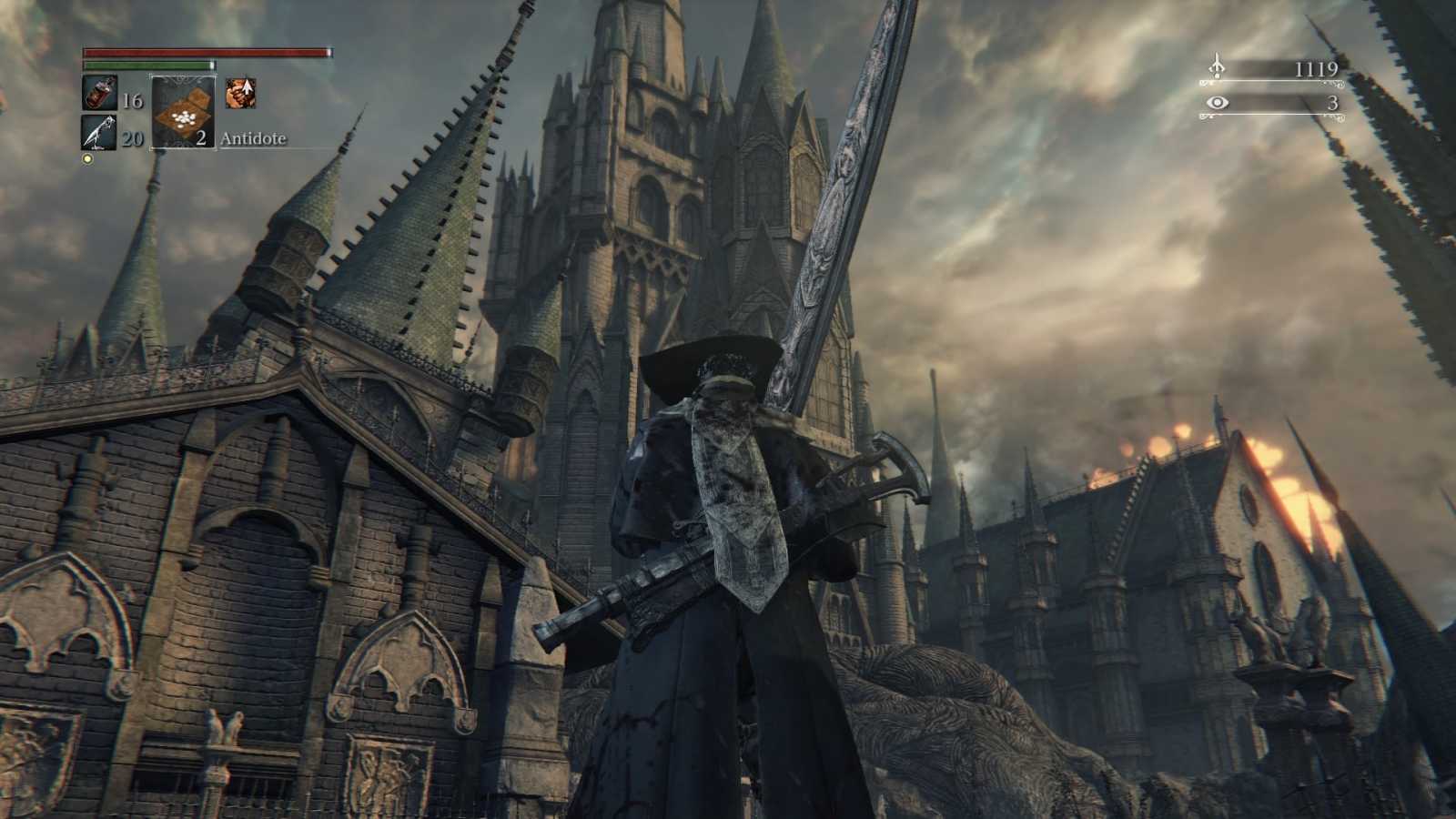This screenshot has width=1456, height=819.
Task: Click the Insight eye icon
Action: coord(1217,104)
